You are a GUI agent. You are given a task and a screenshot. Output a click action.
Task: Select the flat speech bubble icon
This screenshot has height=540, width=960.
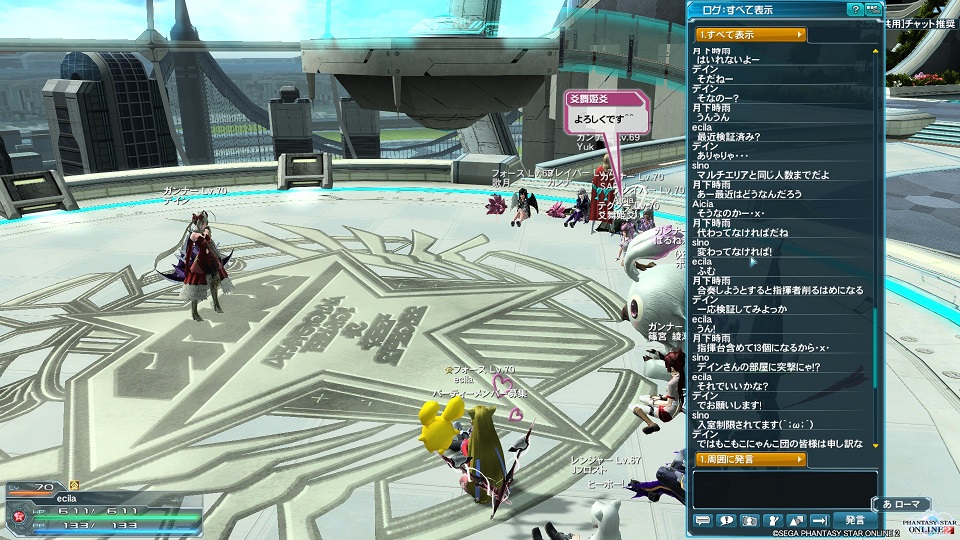click(702, 520)
